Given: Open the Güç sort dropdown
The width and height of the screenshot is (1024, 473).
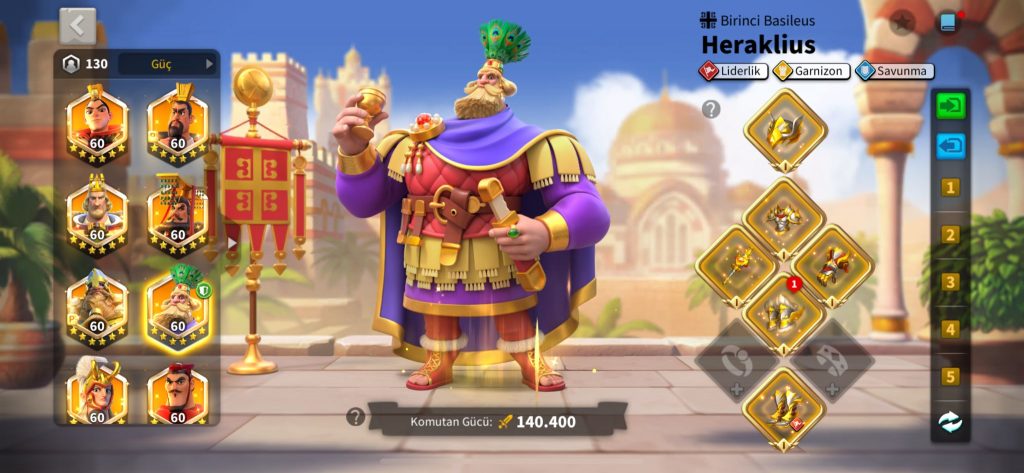Looking at the screenshot, I should 168,64.
